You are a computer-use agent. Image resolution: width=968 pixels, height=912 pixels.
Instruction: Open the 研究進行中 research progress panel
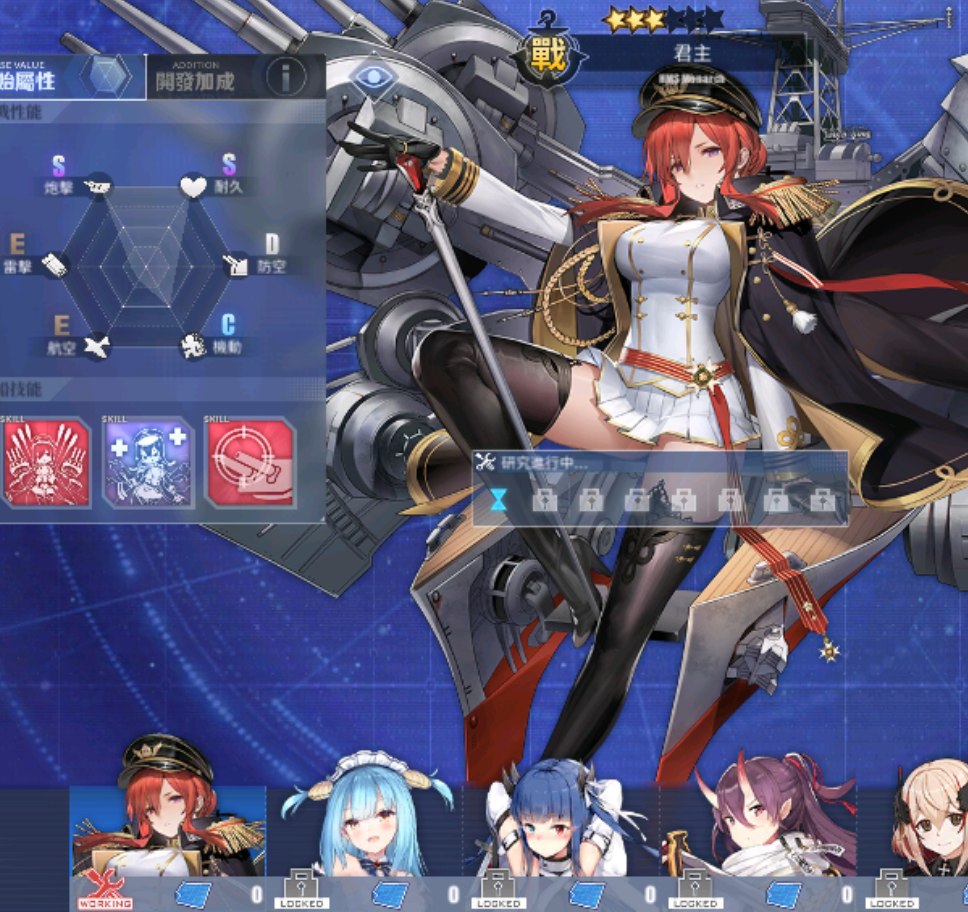tap(660, 488)
